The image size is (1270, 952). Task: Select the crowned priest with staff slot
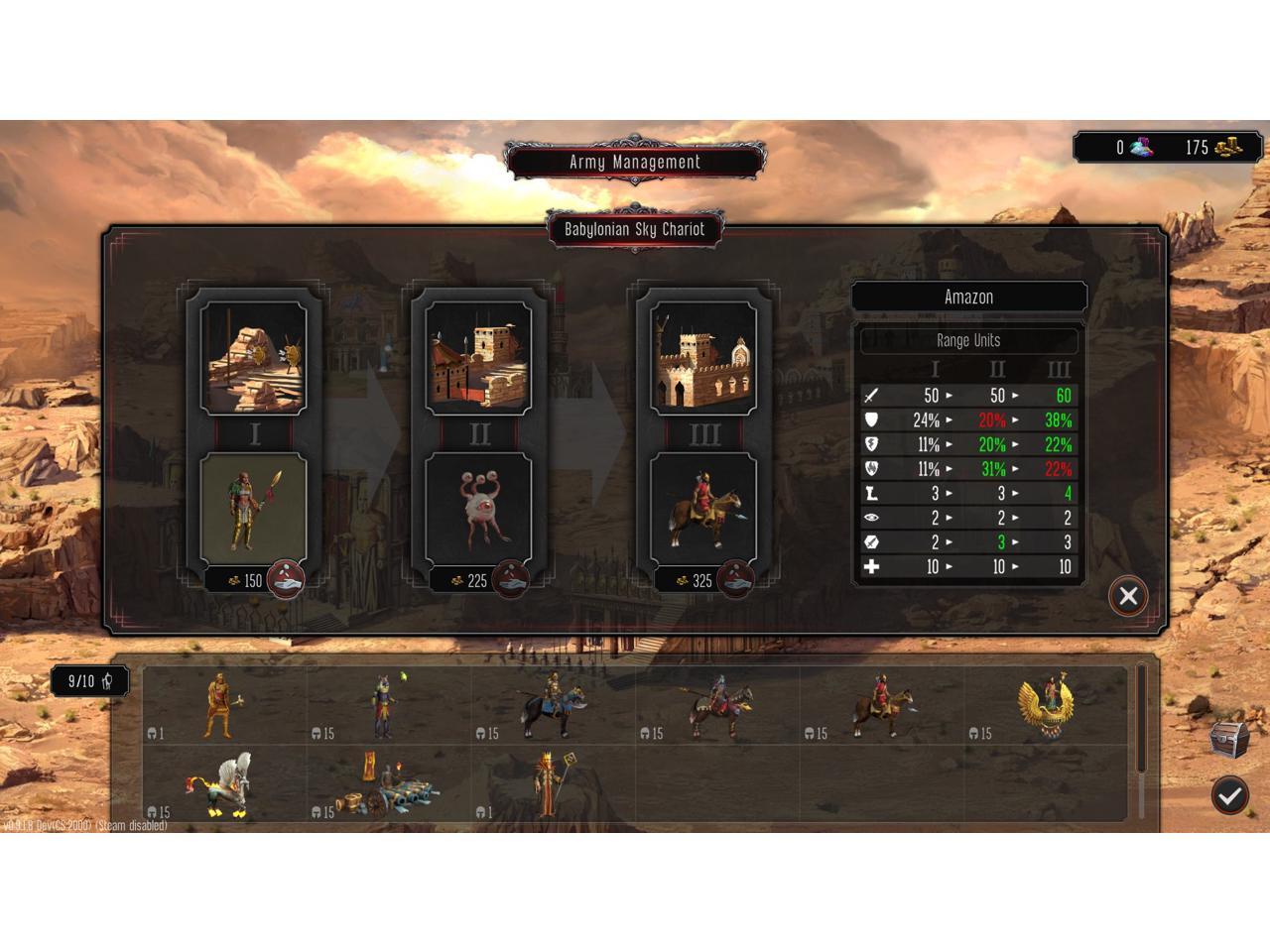click(551, 783)
